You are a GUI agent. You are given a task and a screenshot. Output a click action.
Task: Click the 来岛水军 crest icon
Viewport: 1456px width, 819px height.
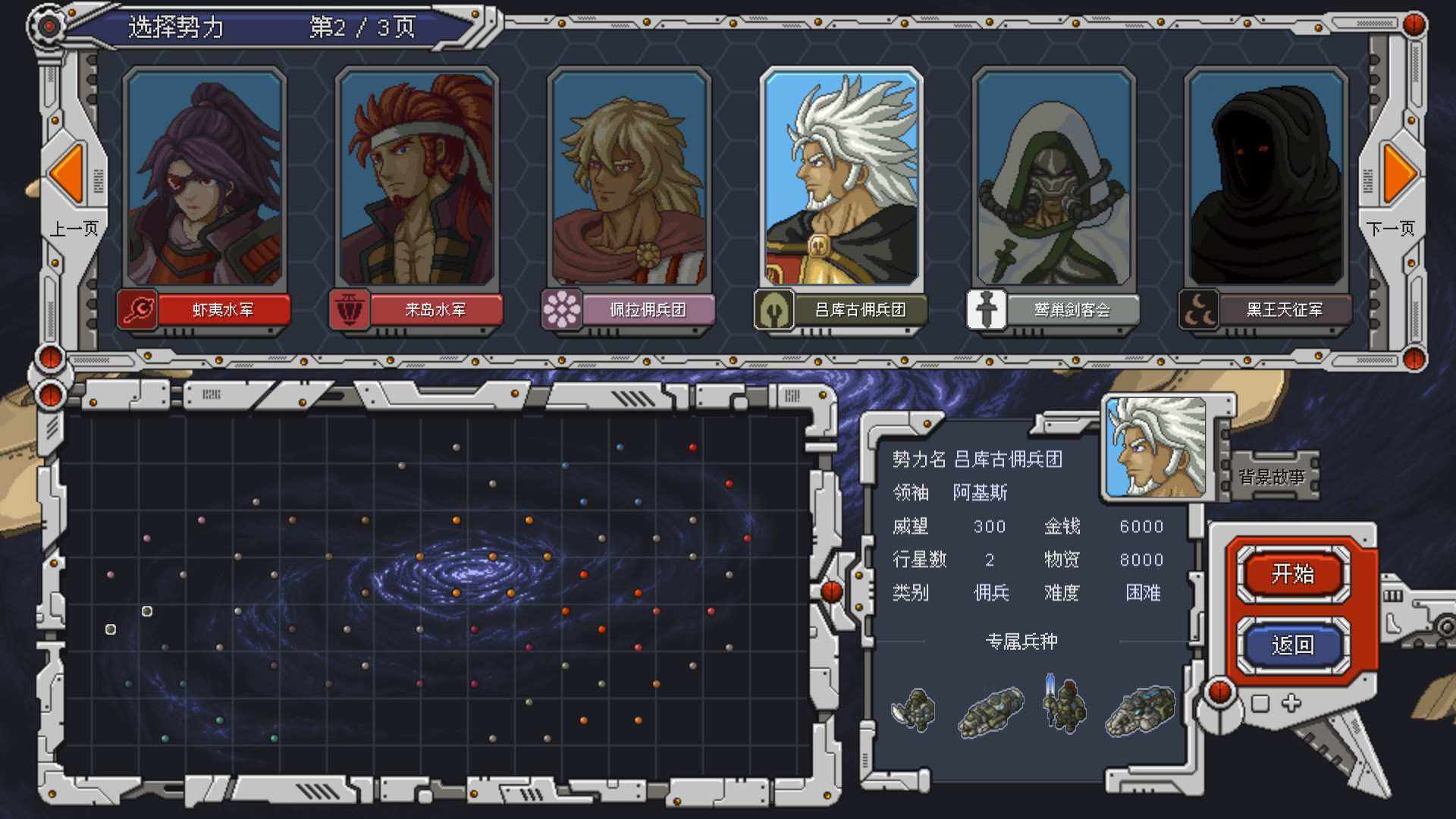348,309
